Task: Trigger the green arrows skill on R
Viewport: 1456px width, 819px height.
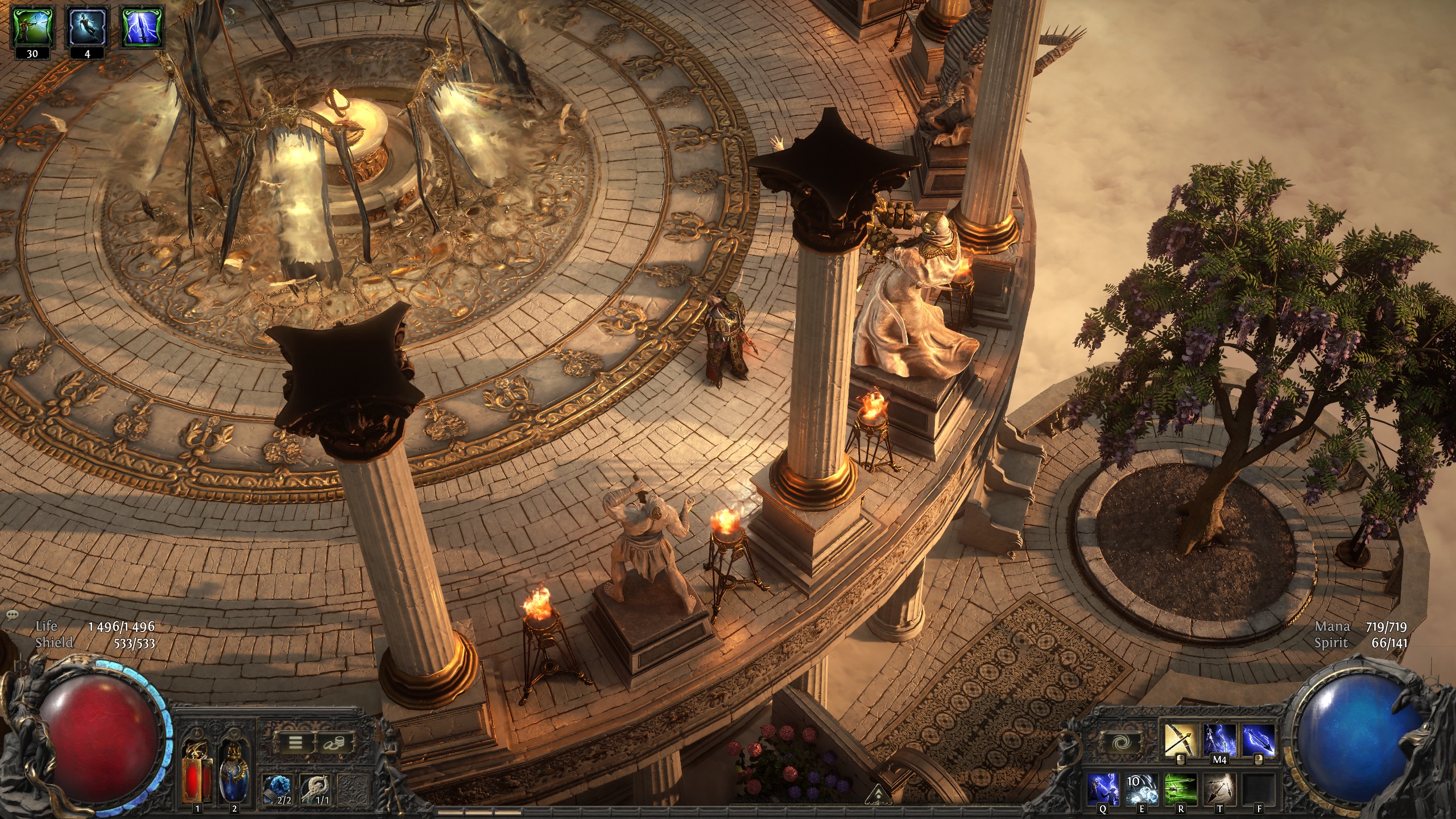Action: pos(1181,789)
